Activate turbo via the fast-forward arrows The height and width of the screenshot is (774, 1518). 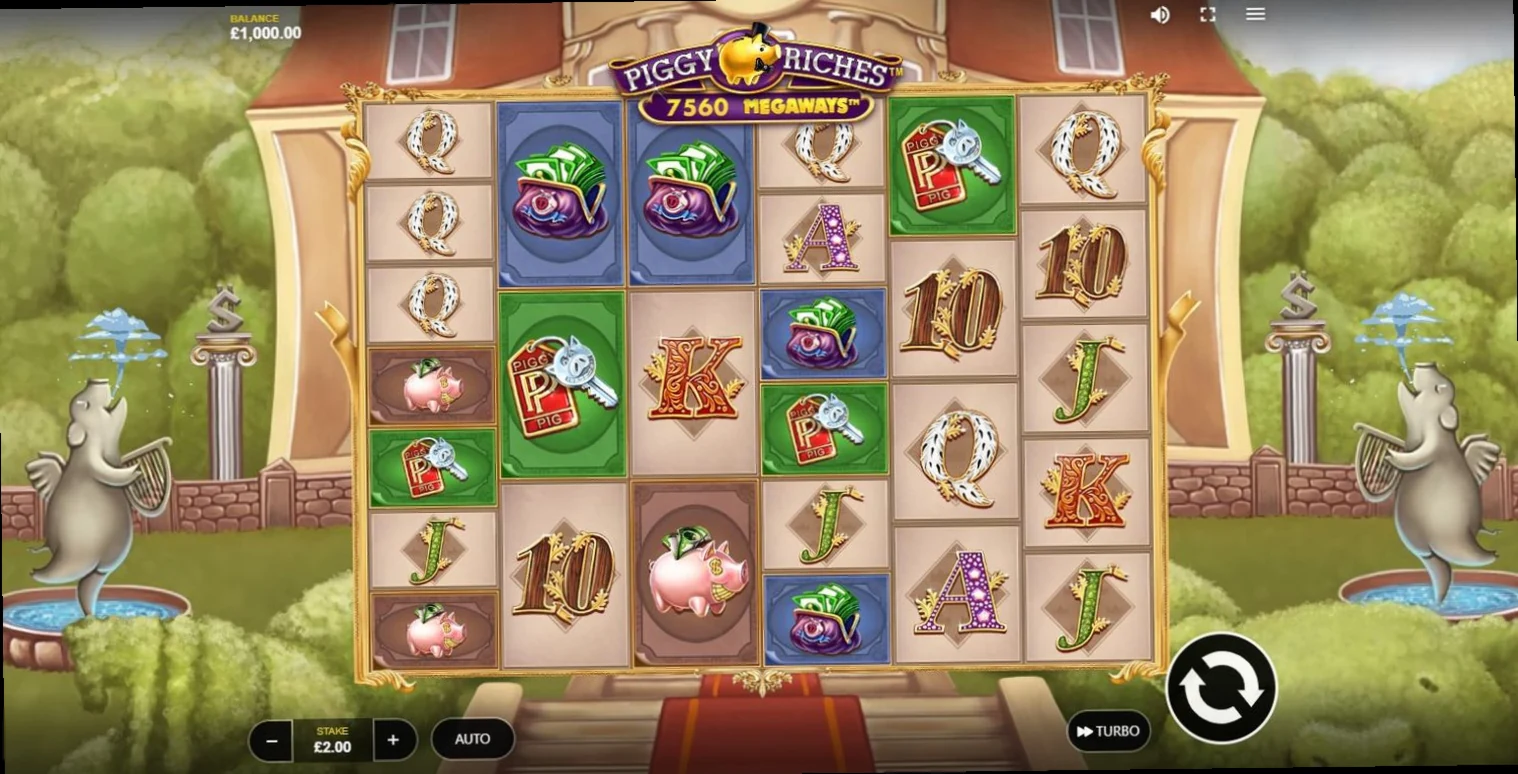pyautogui.click(x=1085, y=731)
